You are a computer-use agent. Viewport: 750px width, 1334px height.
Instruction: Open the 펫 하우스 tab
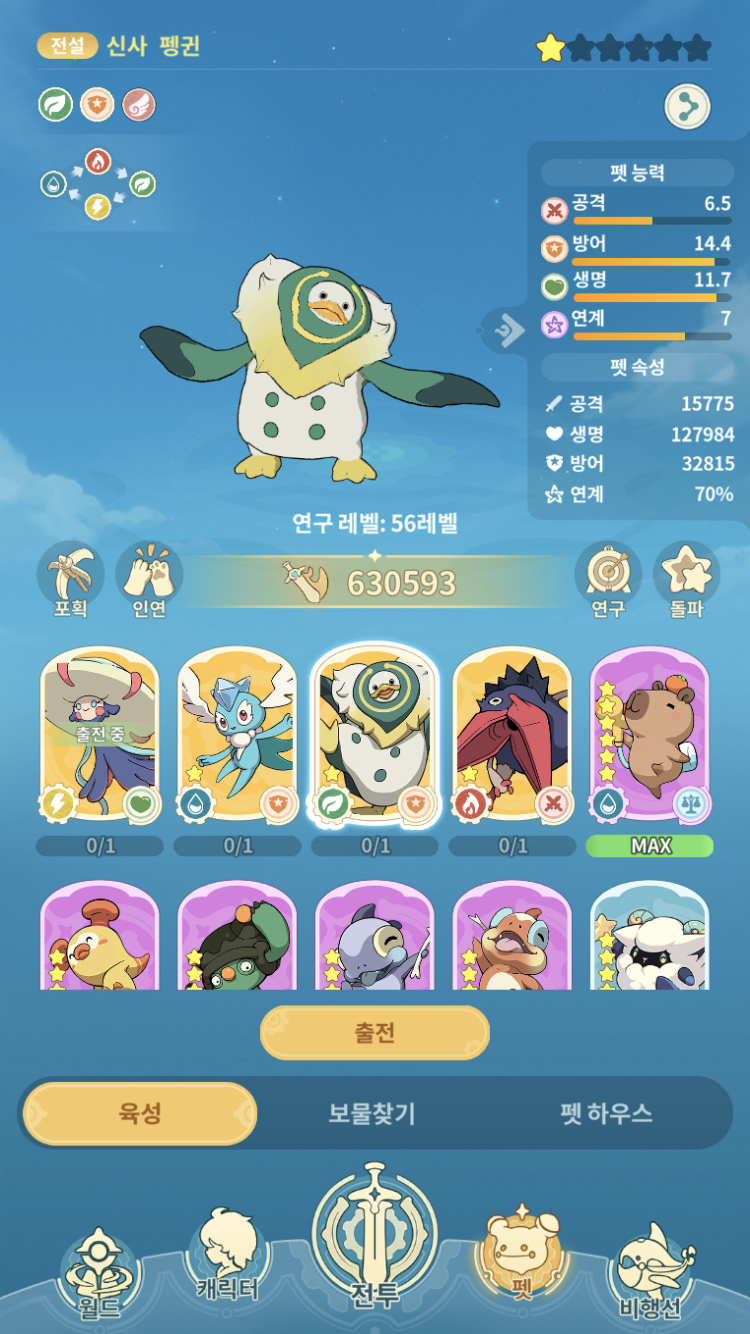(x=606, y=1113)
